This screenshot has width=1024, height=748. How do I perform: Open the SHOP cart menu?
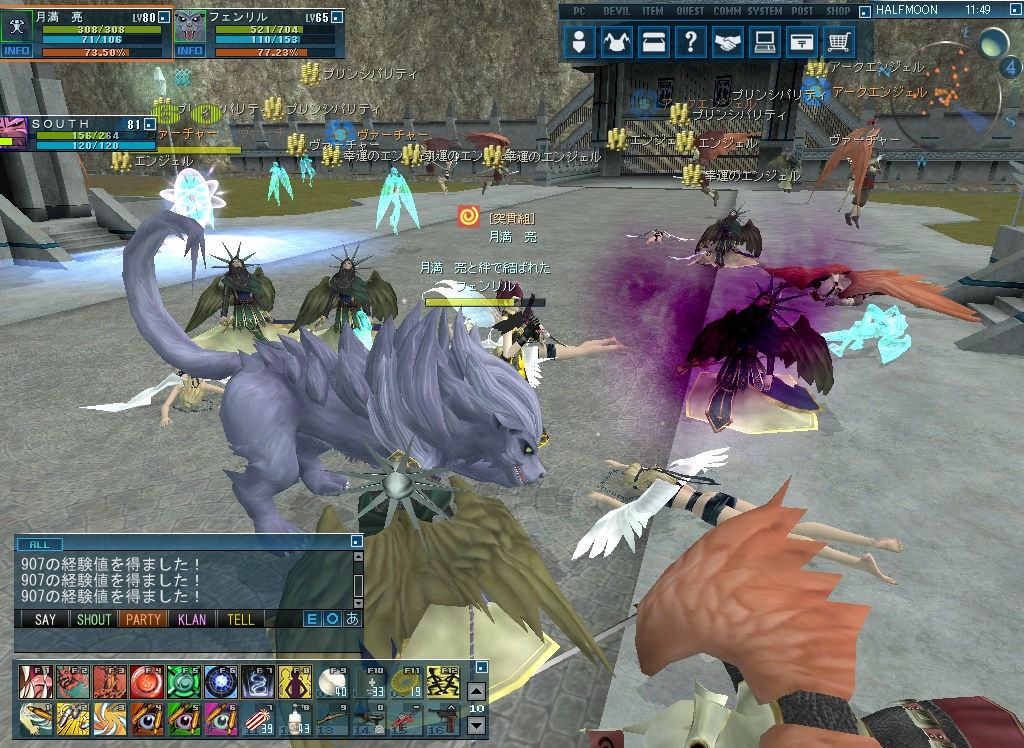pos(838,42)
